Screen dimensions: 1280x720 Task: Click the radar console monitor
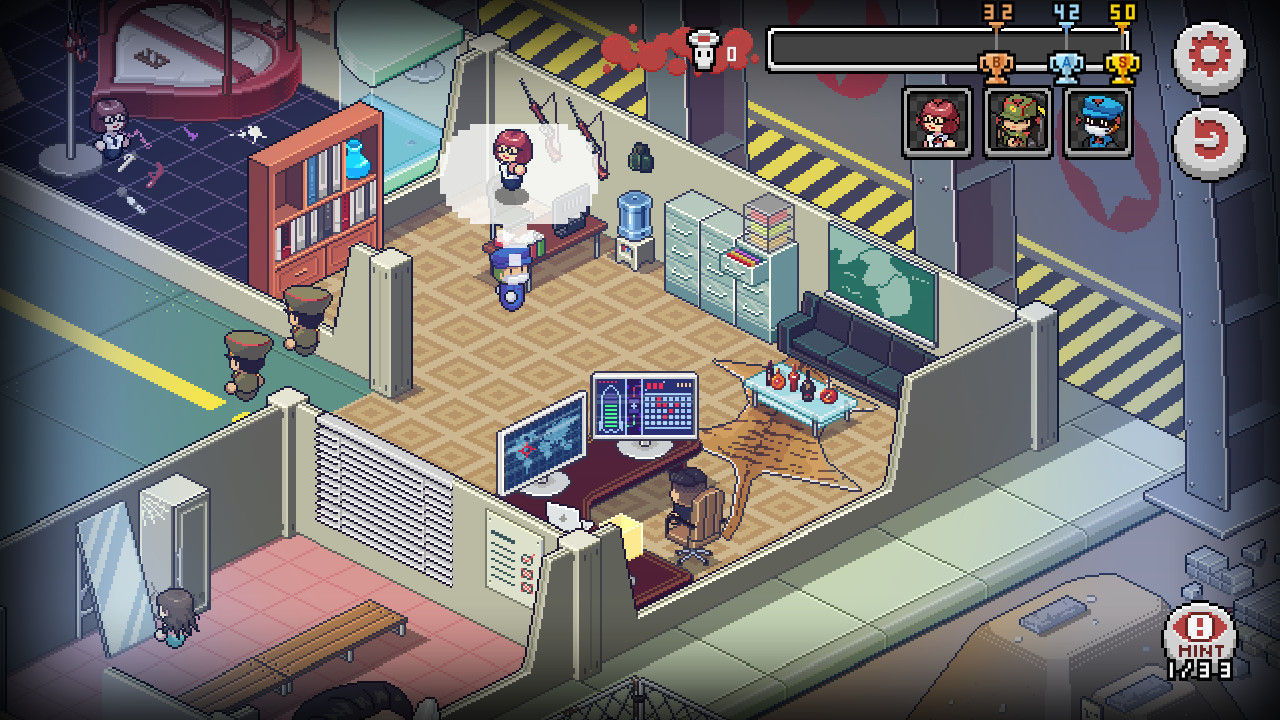[645, 405]
